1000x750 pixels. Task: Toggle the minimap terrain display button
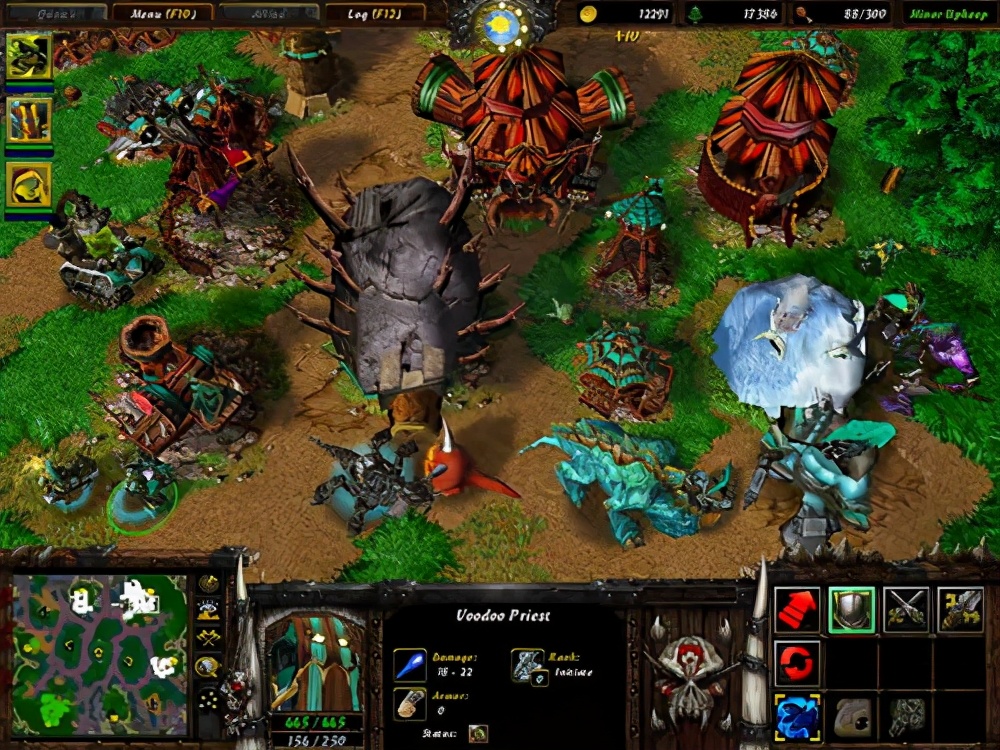[x=209, y=609]
